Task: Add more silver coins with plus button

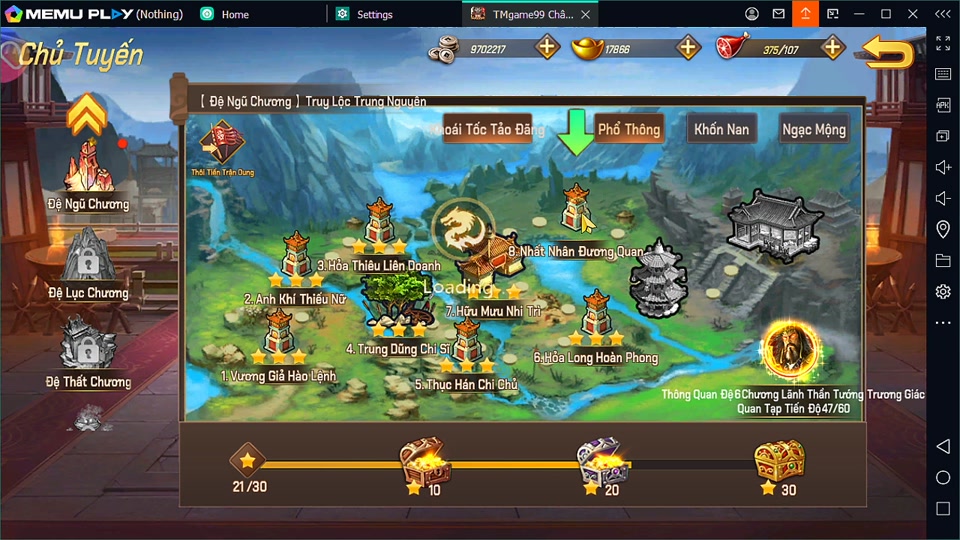Action: [547, 47]
